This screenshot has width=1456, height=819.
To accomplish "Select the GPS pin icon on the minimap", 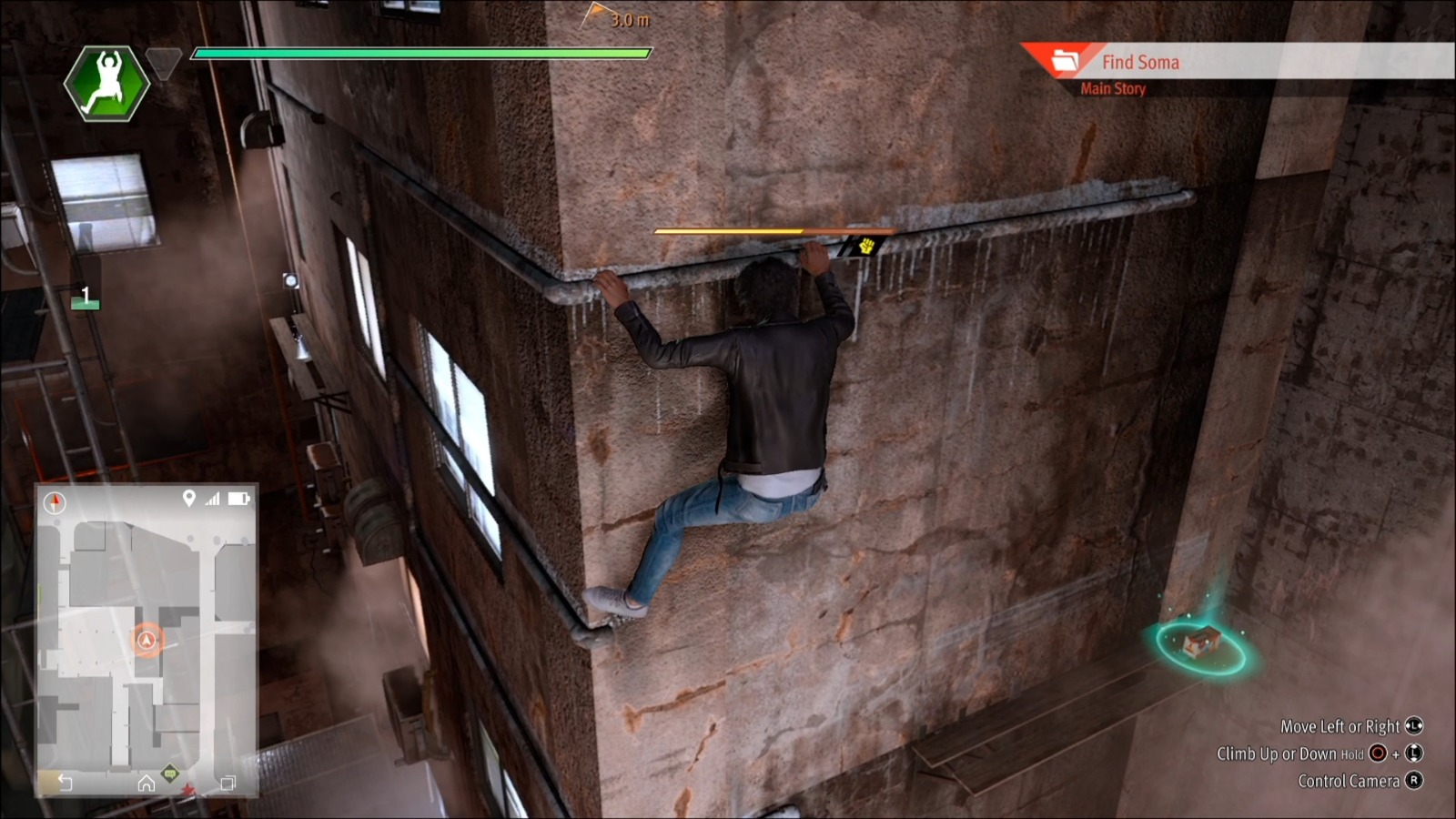I will 189,498.
